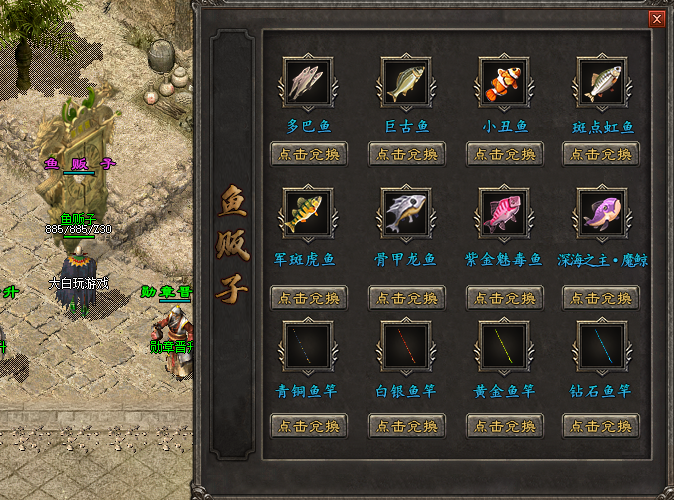The width and height of the screenshot is (674, 500).
Task: Click 点击兑换 beneath the 白银鱼竿
Action: 407,425
